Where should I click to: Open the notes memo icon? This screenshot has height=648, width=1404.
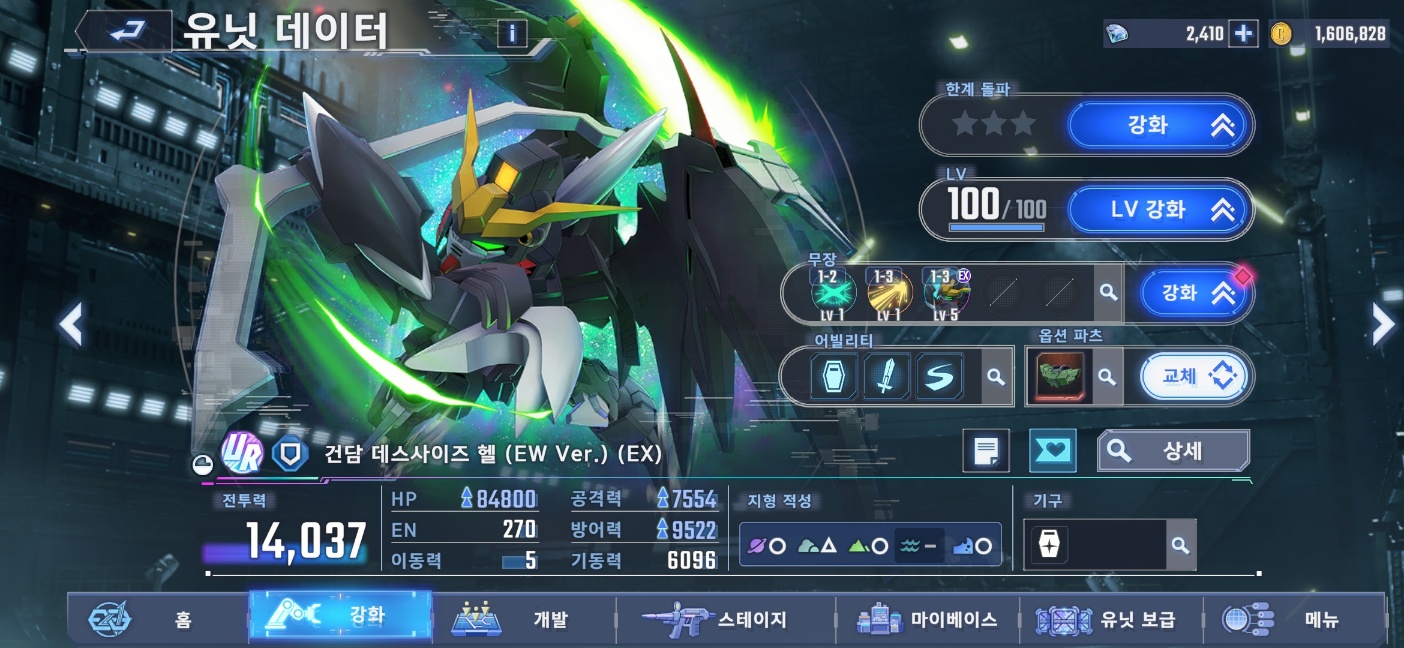coord(986,451)
